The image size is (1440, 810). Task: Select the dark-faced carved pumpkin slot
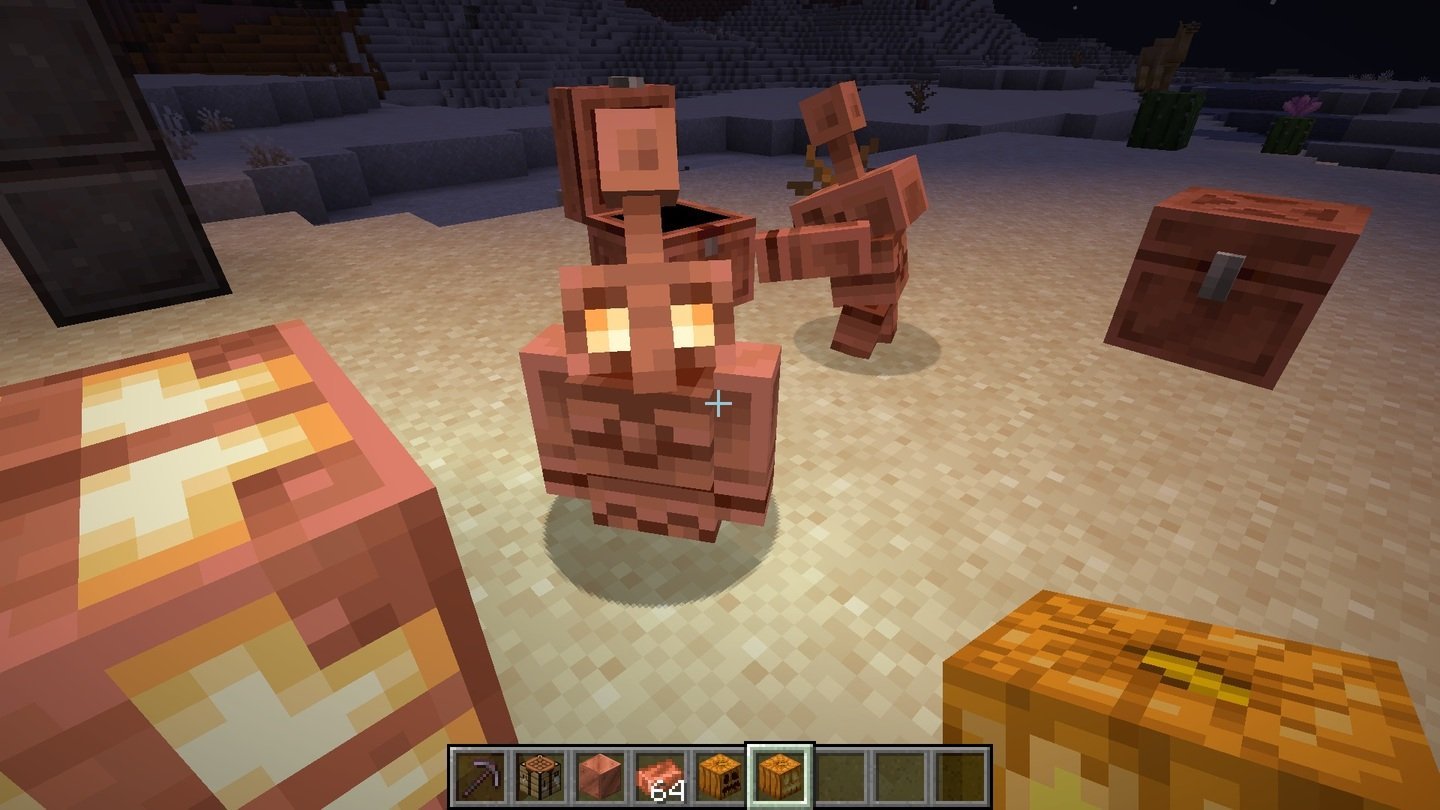click(720, 776)
